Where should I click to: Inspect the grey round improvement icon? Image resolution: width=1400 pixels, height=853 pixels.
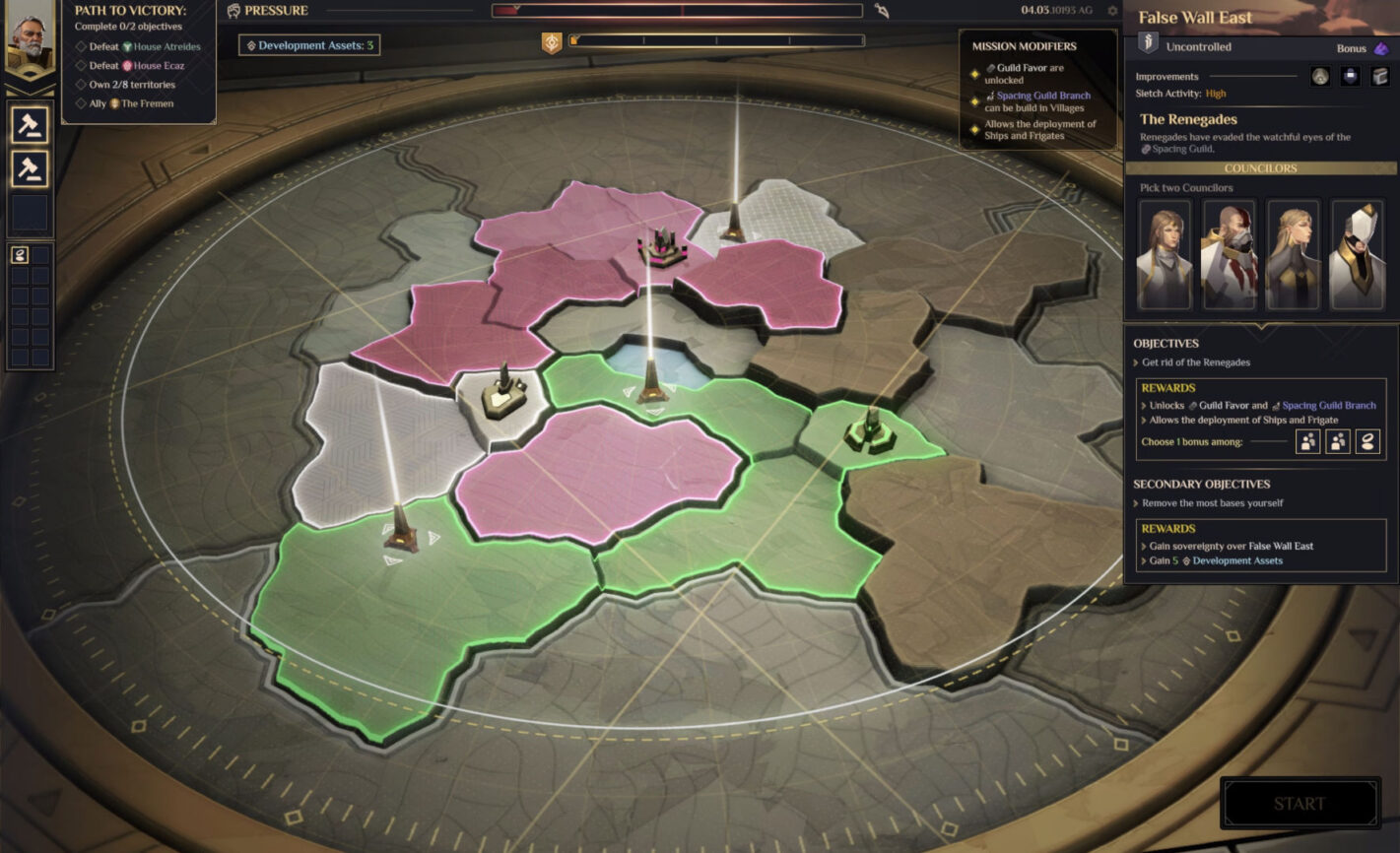click(x=1320, y=77)
